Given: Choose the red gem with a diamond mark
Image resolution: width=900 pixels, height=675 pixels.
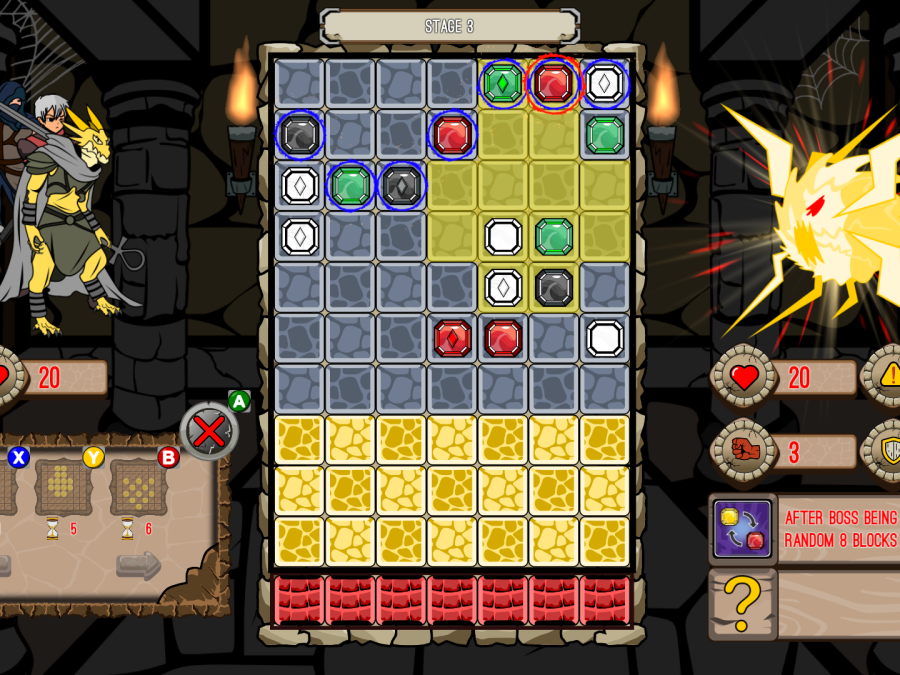Looking at the screenshot, I should 452,338.
